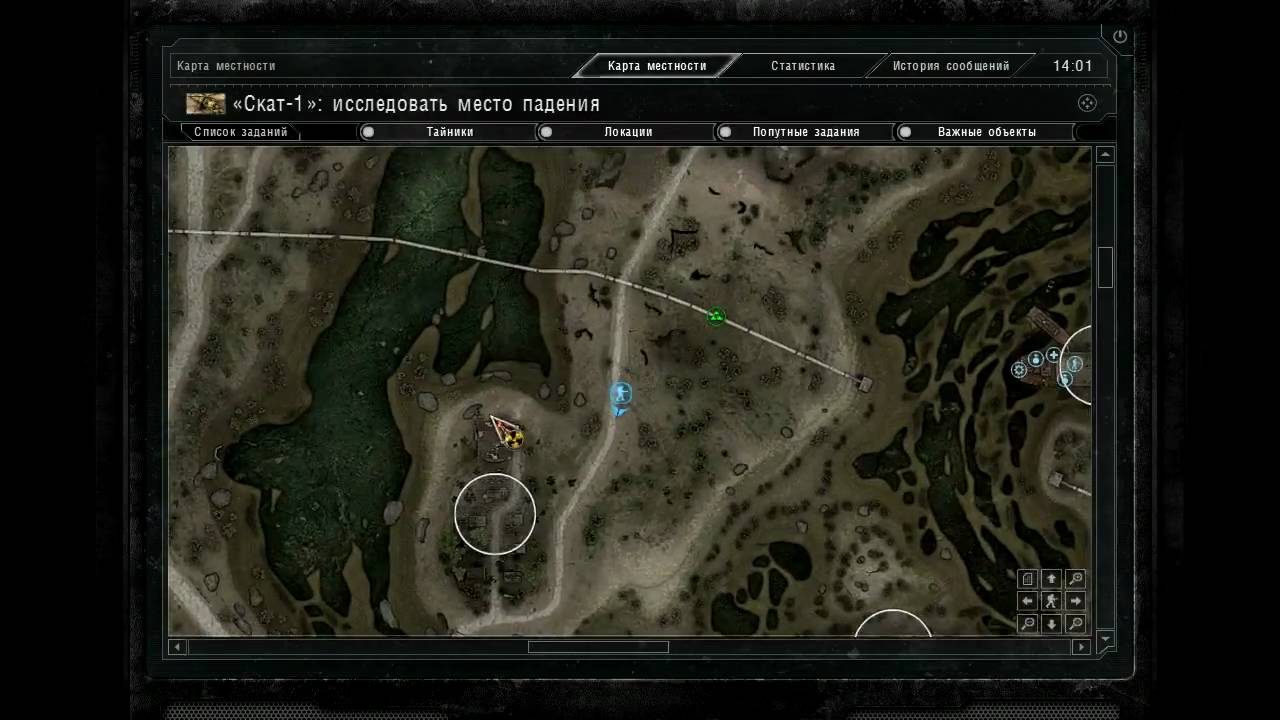The height and width of the screenshot is (720, 1280).
Task: Pan the map up with the arrow button
Action: (1051, 578)
